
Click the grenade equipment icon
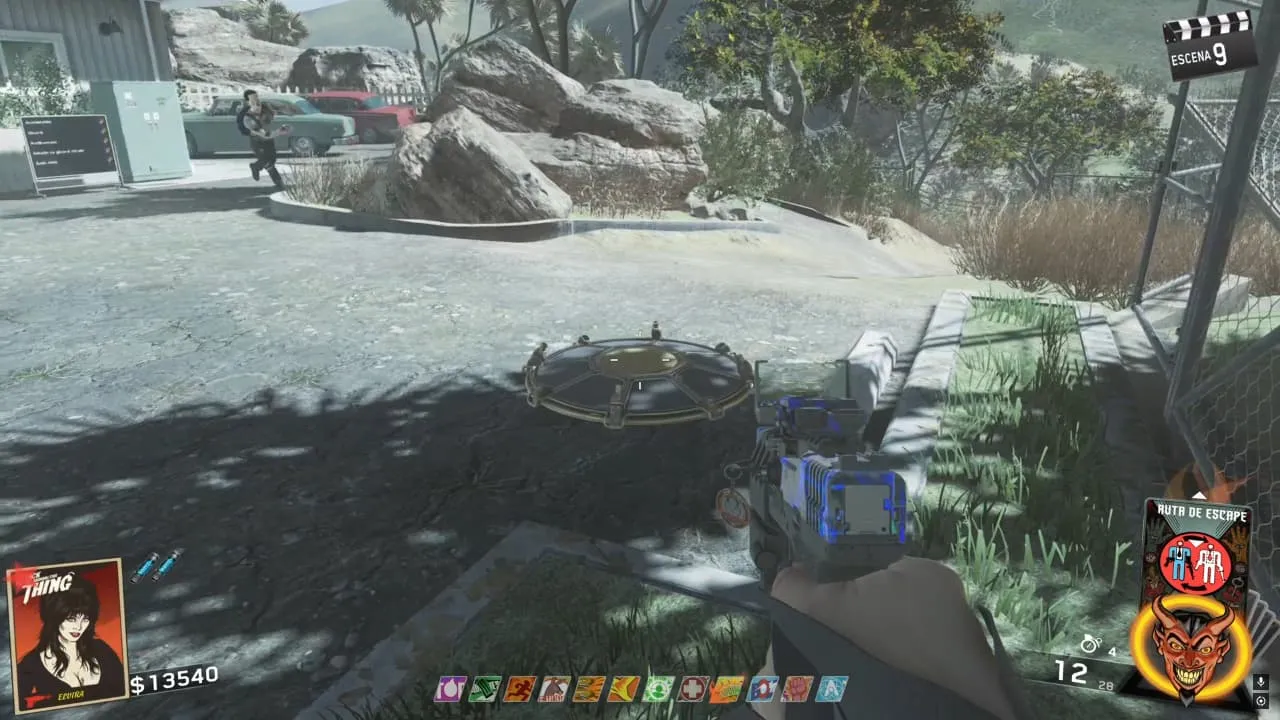1090,646
